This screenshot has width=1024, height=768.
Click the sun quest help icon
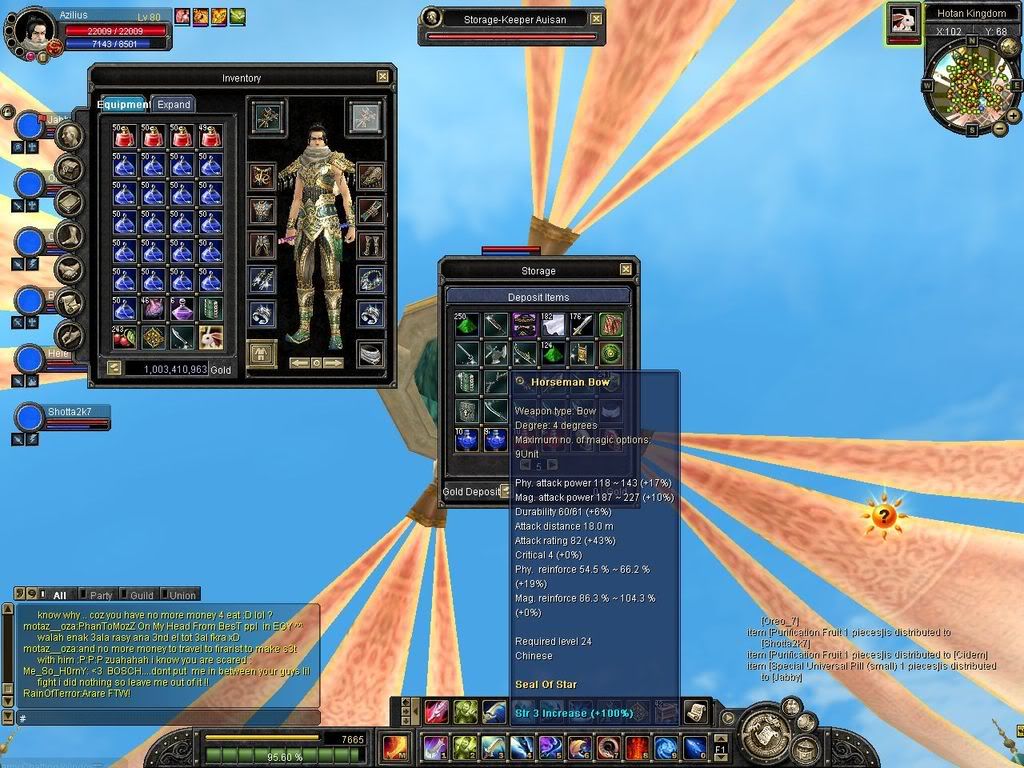(x=884, y=516)
